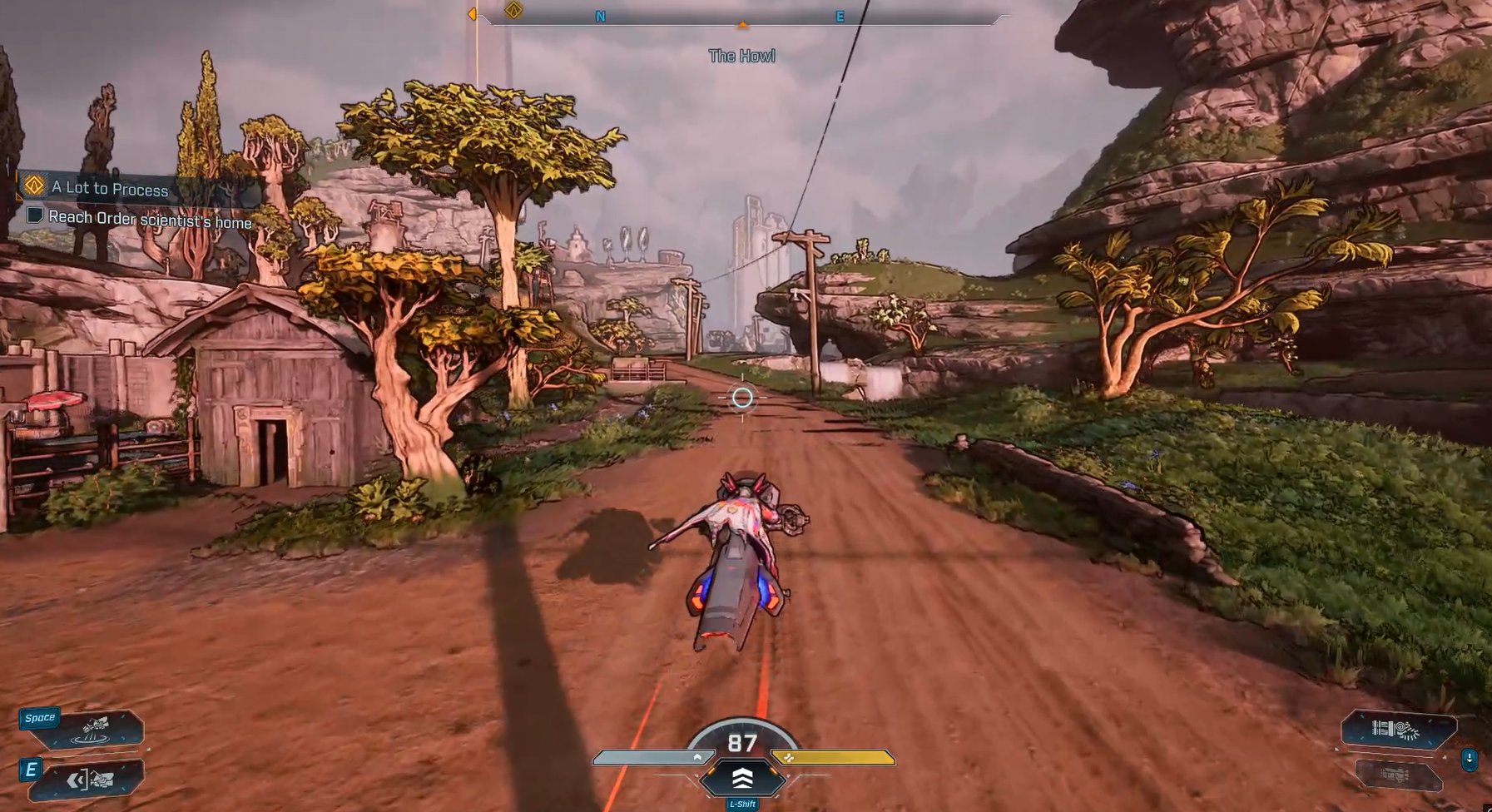
Task: Click the vehicle hover jump ability icon
Action: (95, 730)
